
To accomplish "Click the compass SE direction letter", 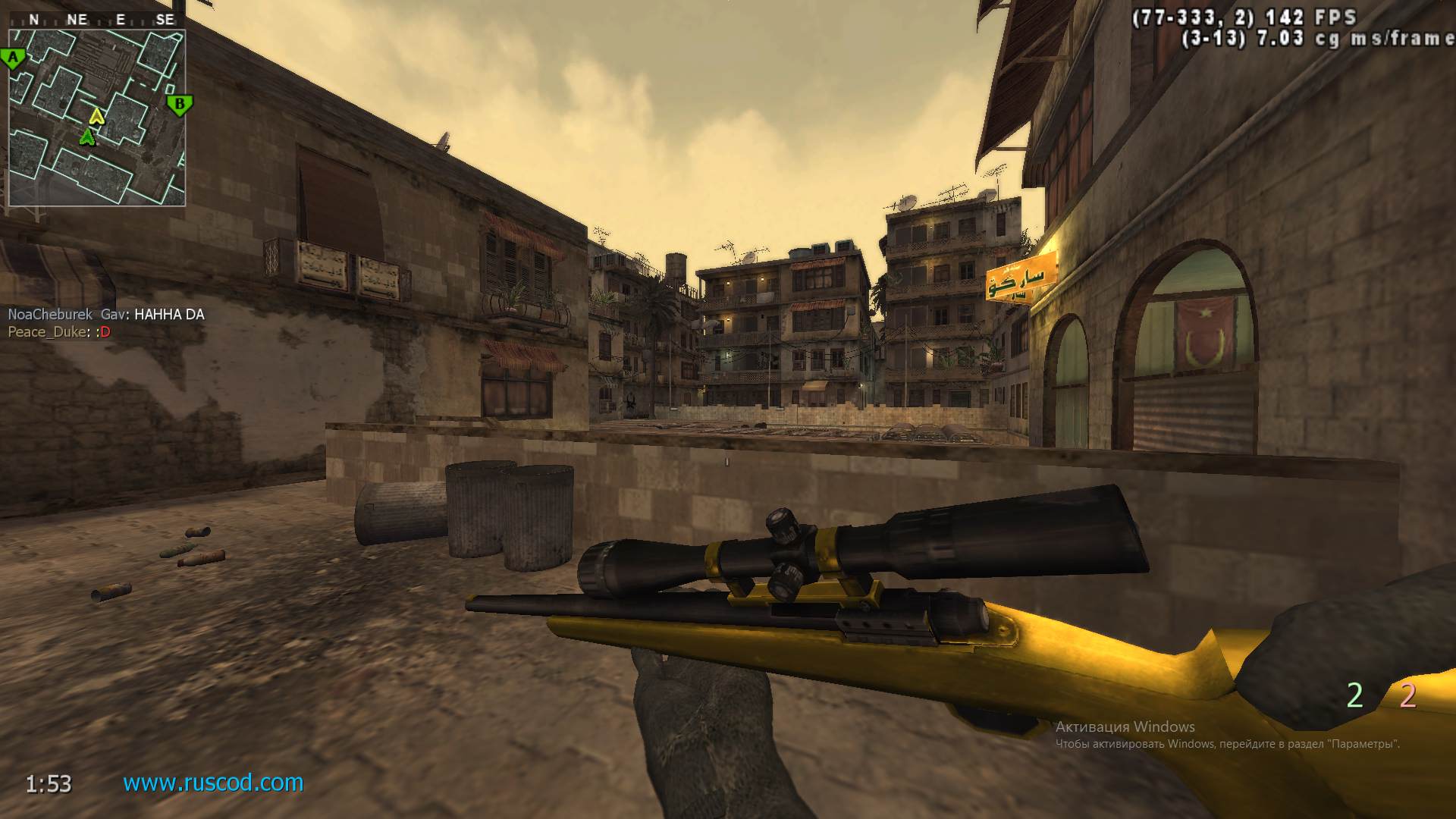I will pyautogui.click(x=166, y=18).
